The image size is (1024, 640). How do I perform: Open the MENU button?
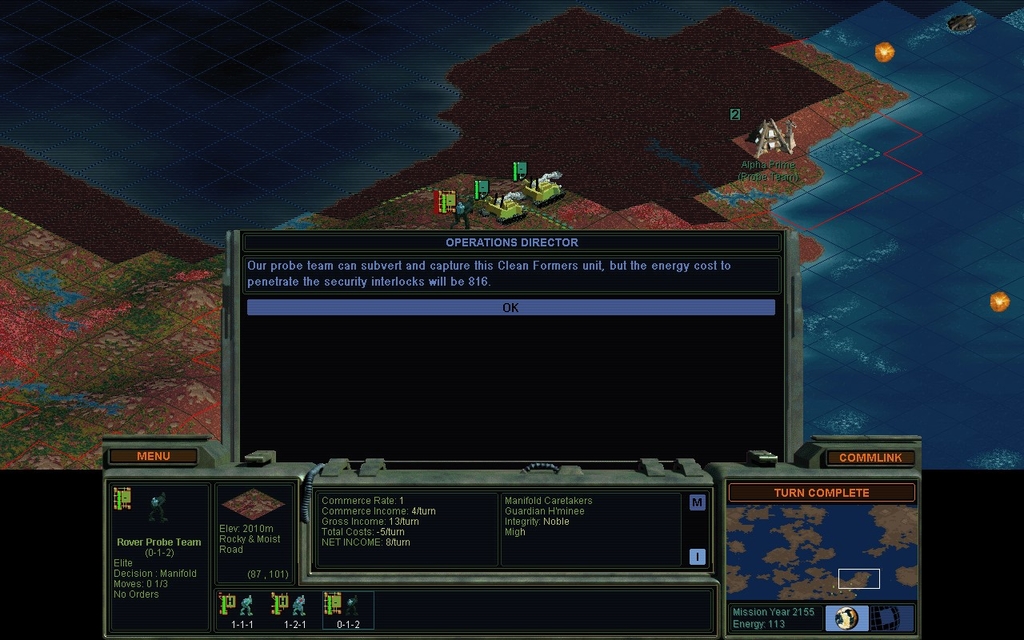[153, 456]
